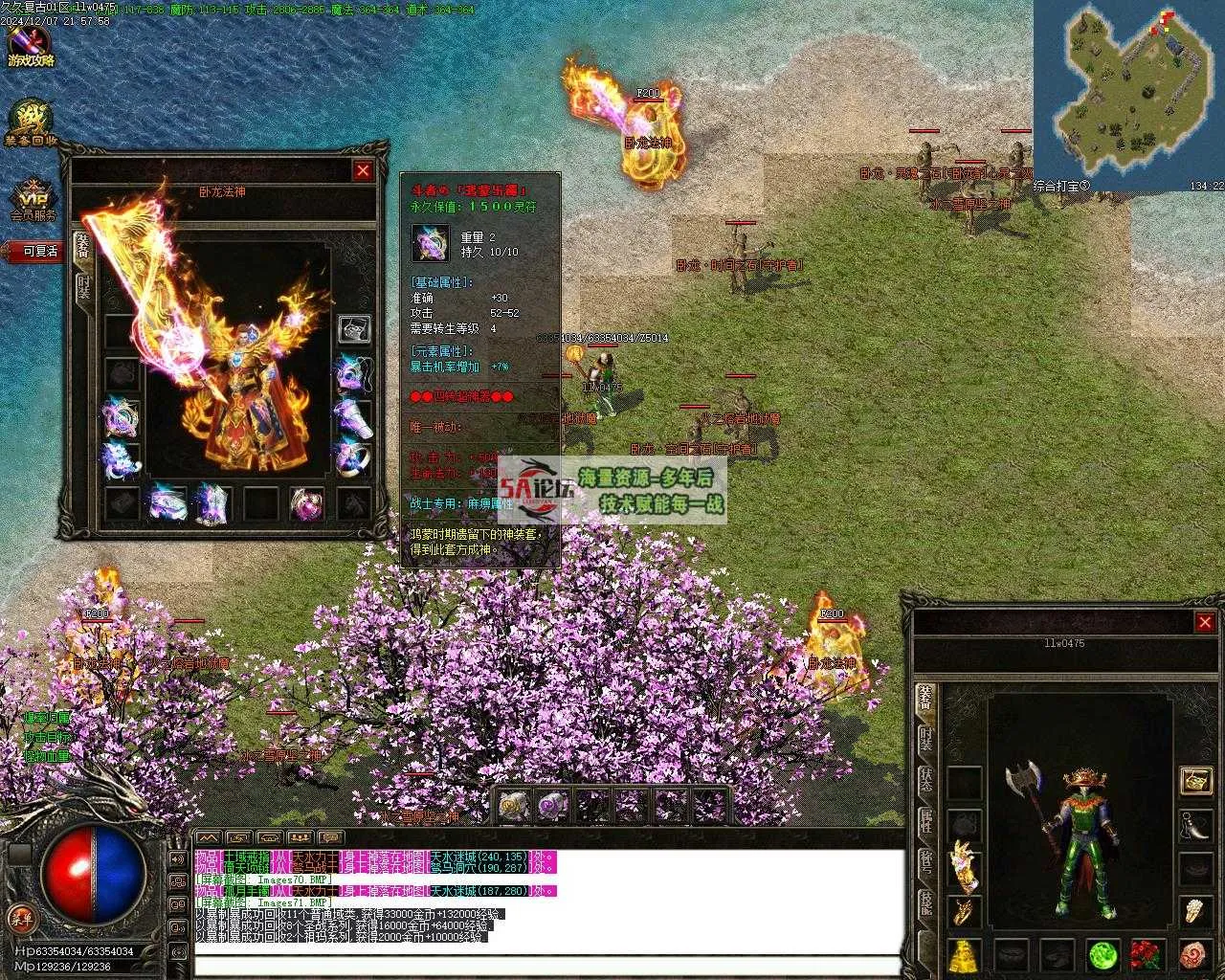Open the 属性 attributes tab
Viewport: 1225px width, 980px height.
[925, 820]
